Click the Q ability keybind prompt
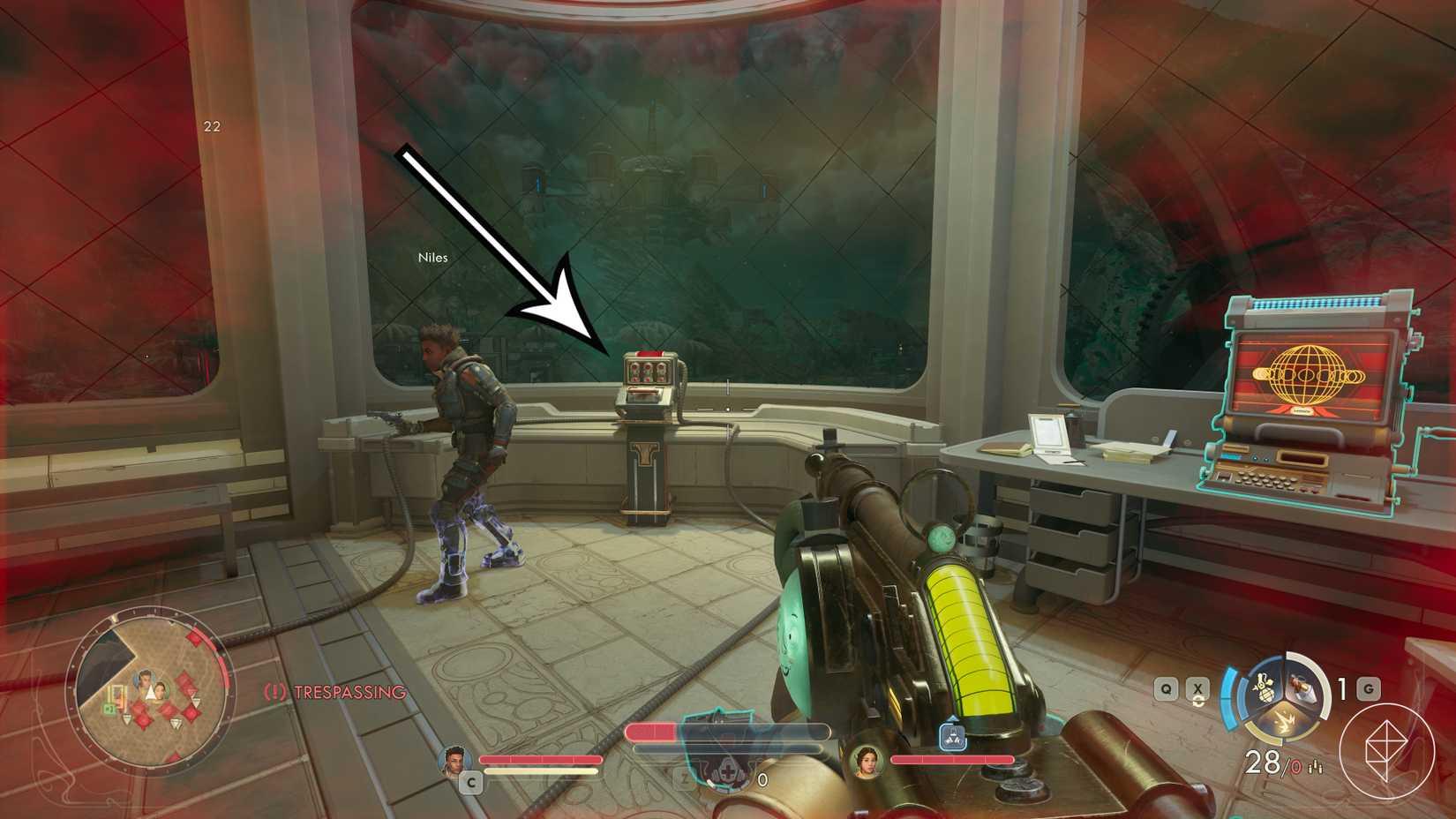The height and width of the screenshot is (819, 1456). [1166, 688]
